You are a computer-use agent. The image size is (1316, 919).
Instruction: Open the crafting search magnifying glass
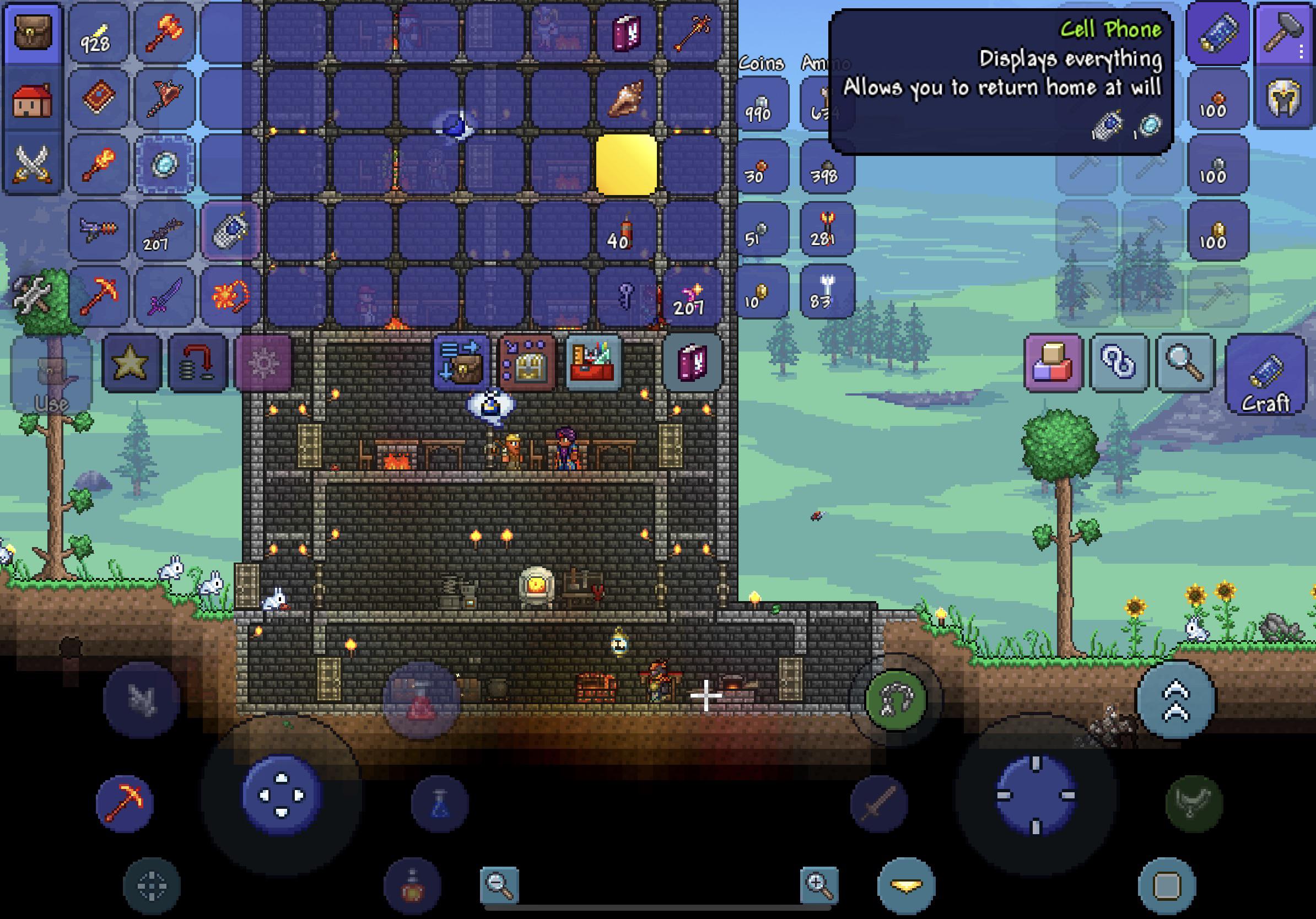coord(1185,363)
